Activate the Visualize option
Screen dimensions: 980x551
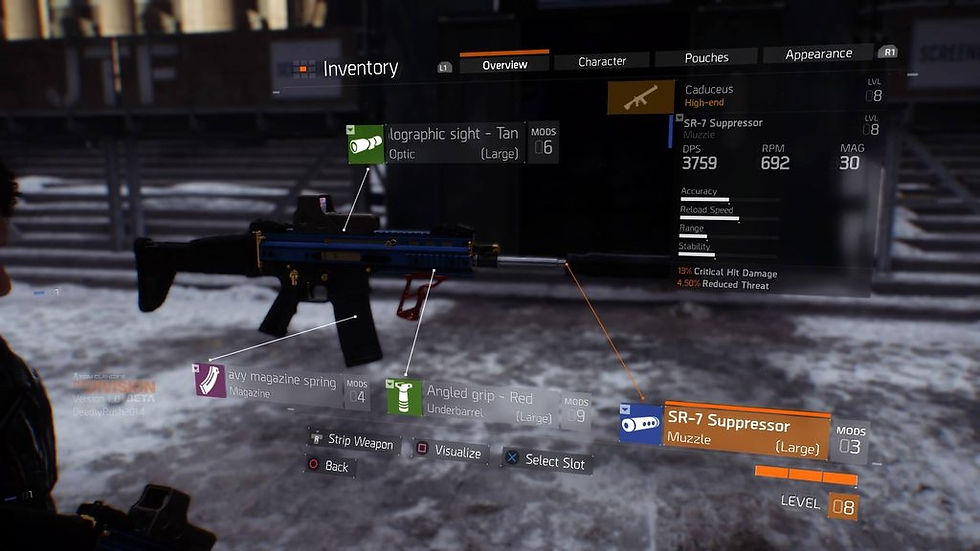(448, 452)
